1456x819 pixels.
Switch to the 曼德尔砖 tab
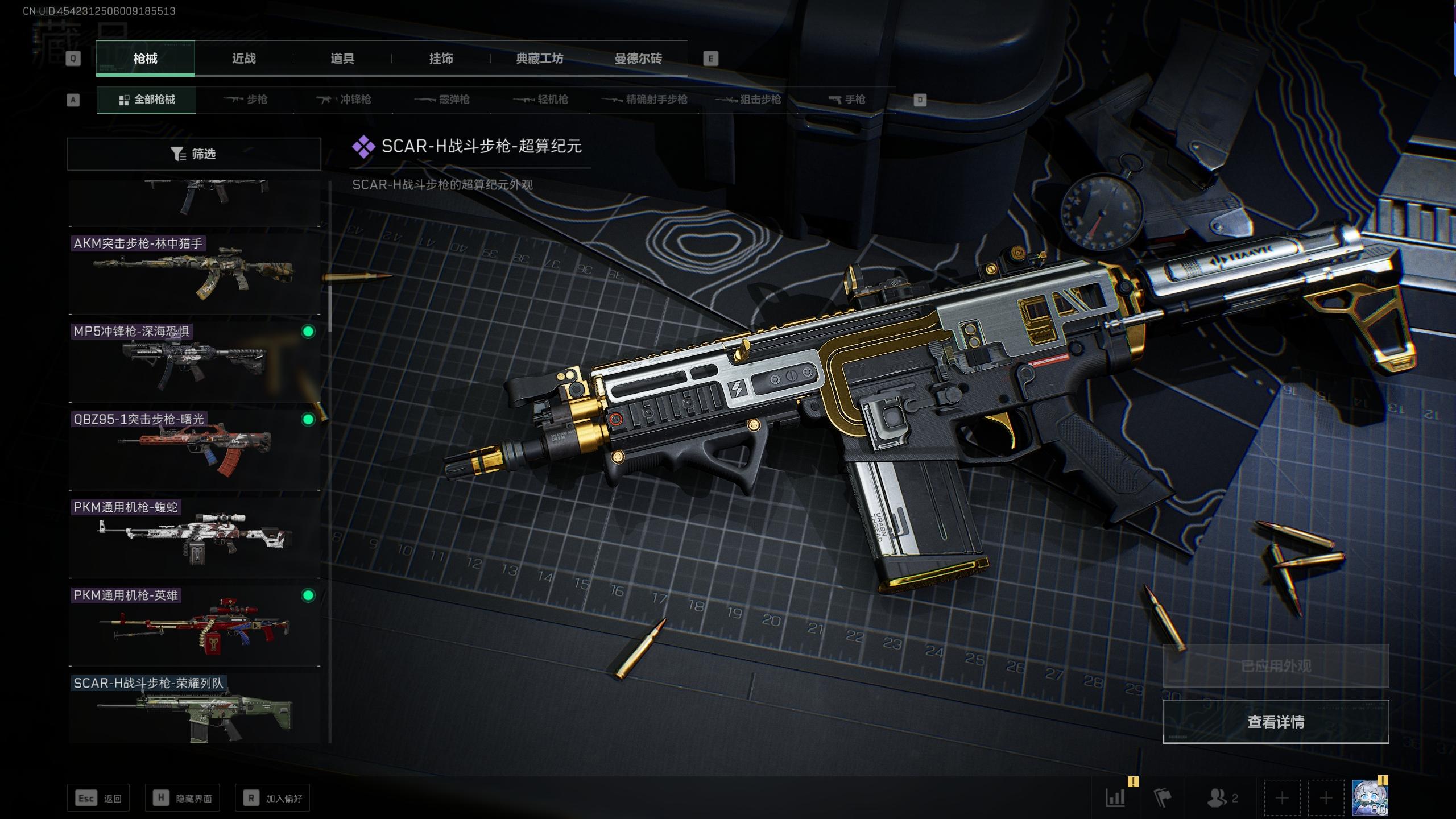coord(638,59)
